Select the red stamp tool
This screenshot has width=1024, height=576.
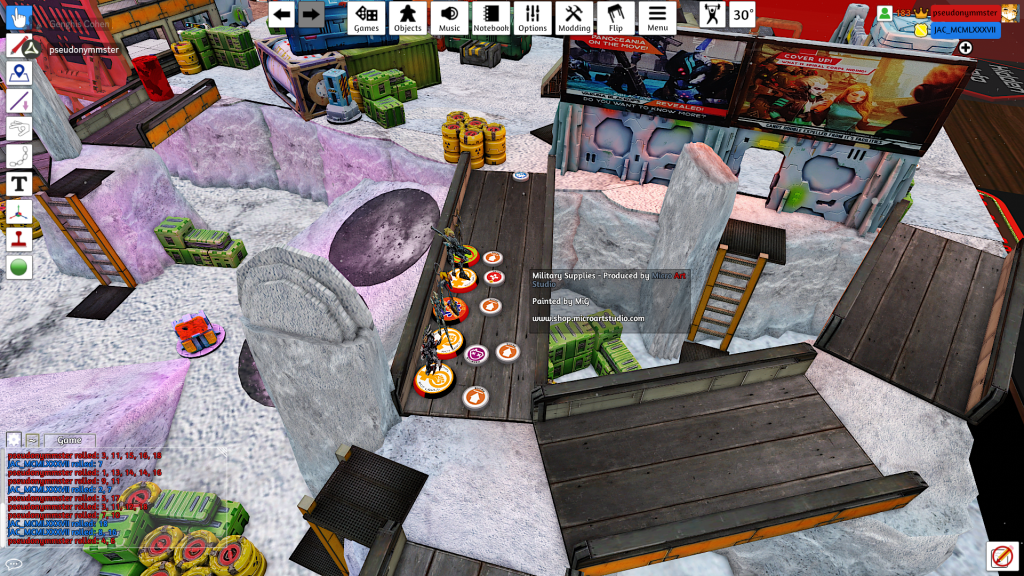(19, 240)
